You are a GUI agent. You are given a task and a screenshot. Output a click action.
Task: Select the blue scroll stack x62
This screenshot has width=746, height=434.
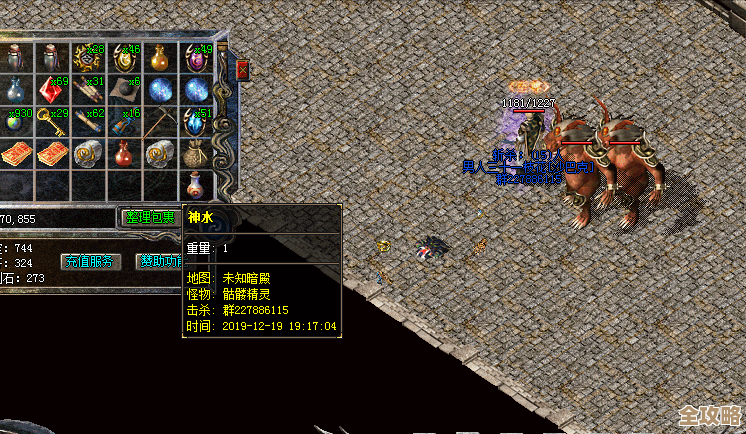pos(86,123)
